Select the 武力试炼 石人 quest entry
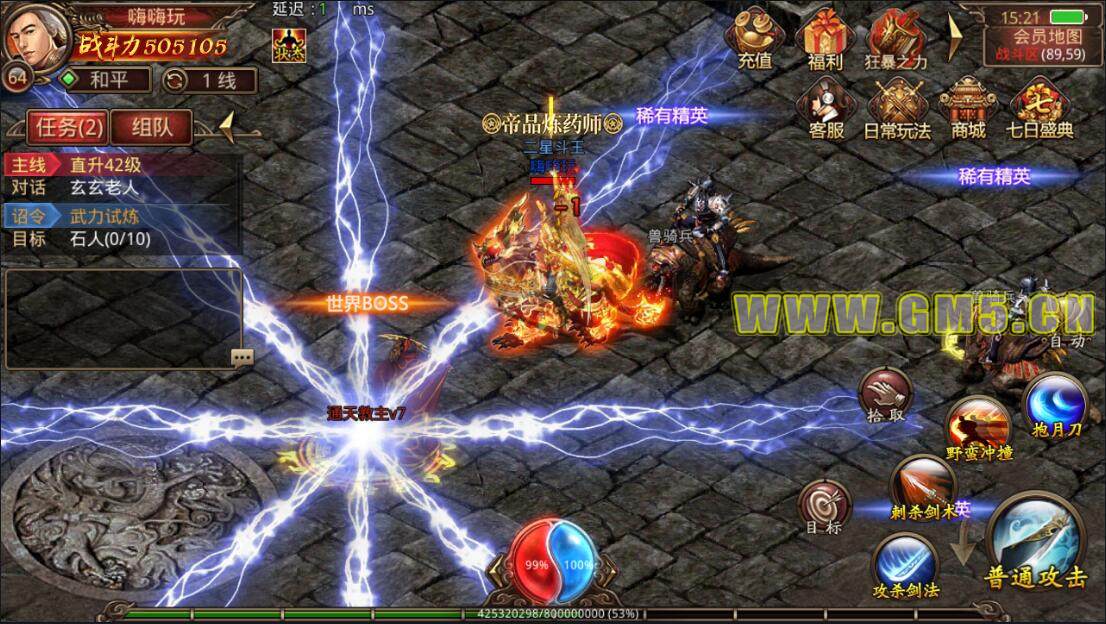 point(122,227)
